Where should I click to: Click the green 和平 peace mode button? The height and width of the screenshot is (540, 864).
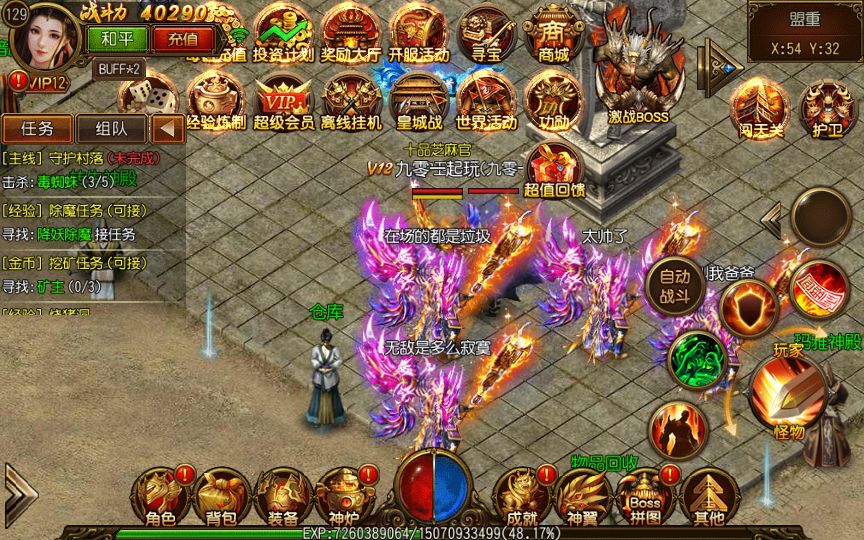pyautogui.click(x=118, y=39)
